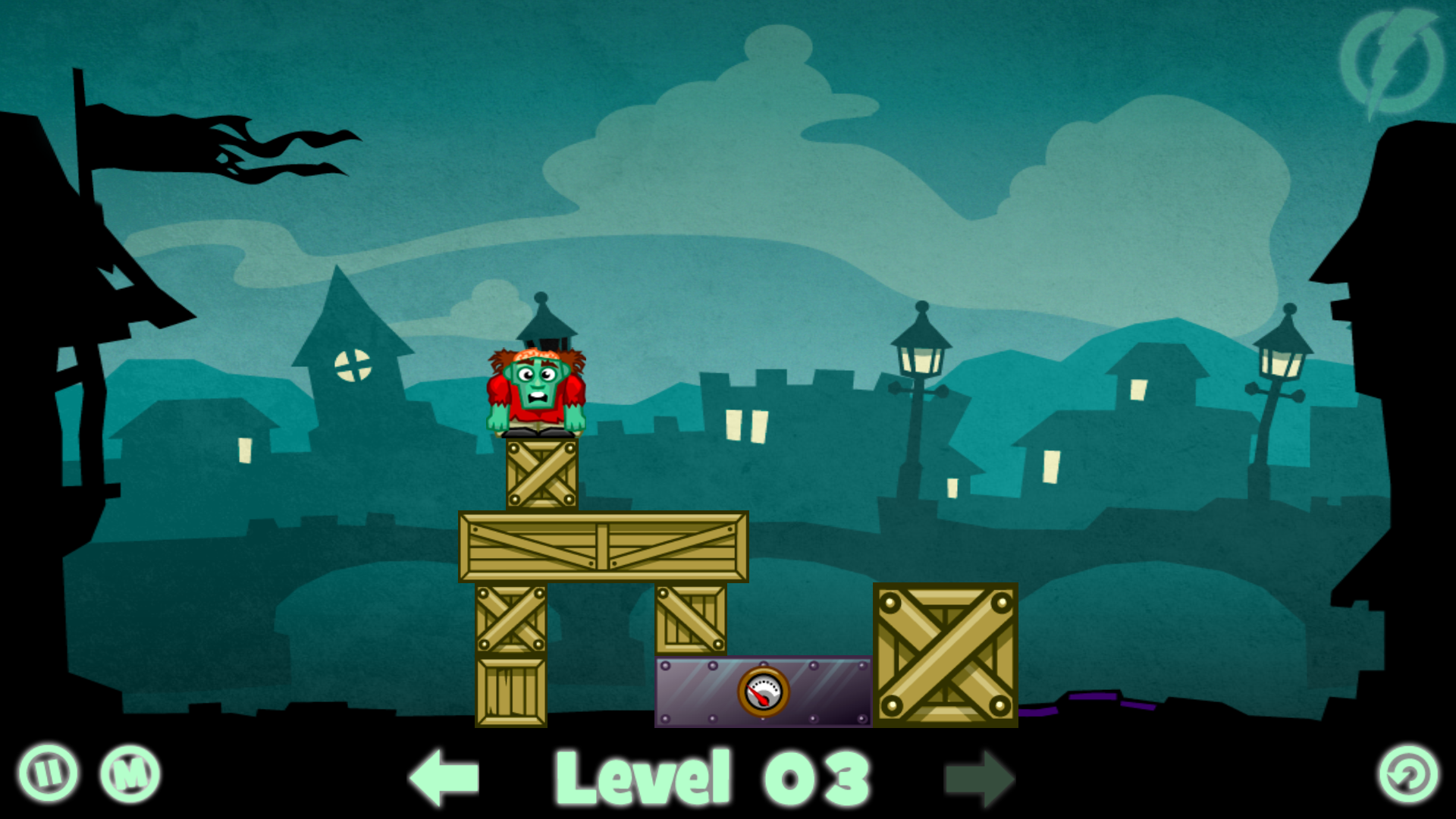The width and height of the screenshot is (1456, 819).
Task: Restart Level 03 with the replay arrow
Action: [1409, 773]
